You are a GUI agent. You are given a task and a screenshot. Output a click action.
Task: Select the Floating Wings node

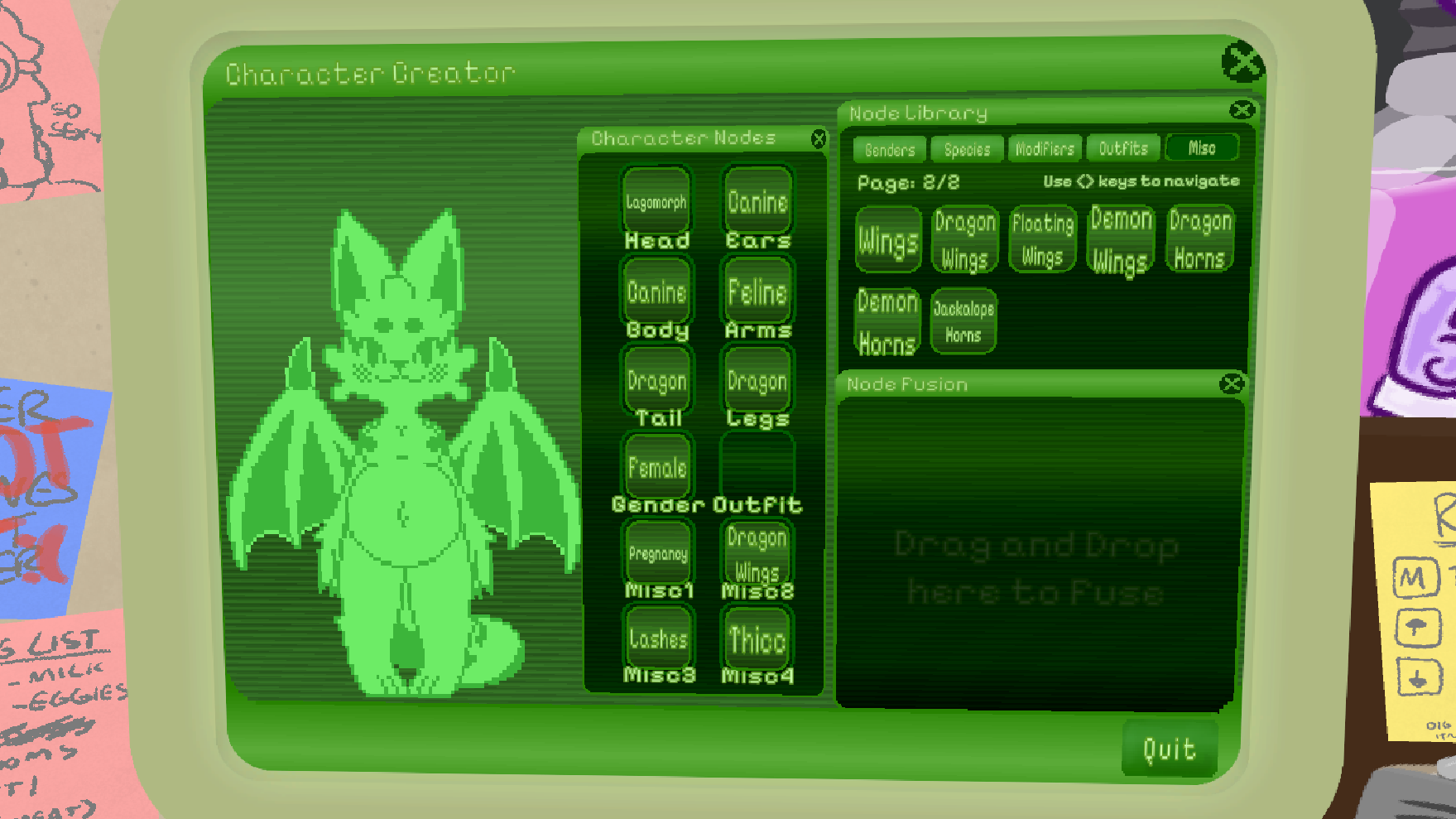click(x=1042, y=240)
